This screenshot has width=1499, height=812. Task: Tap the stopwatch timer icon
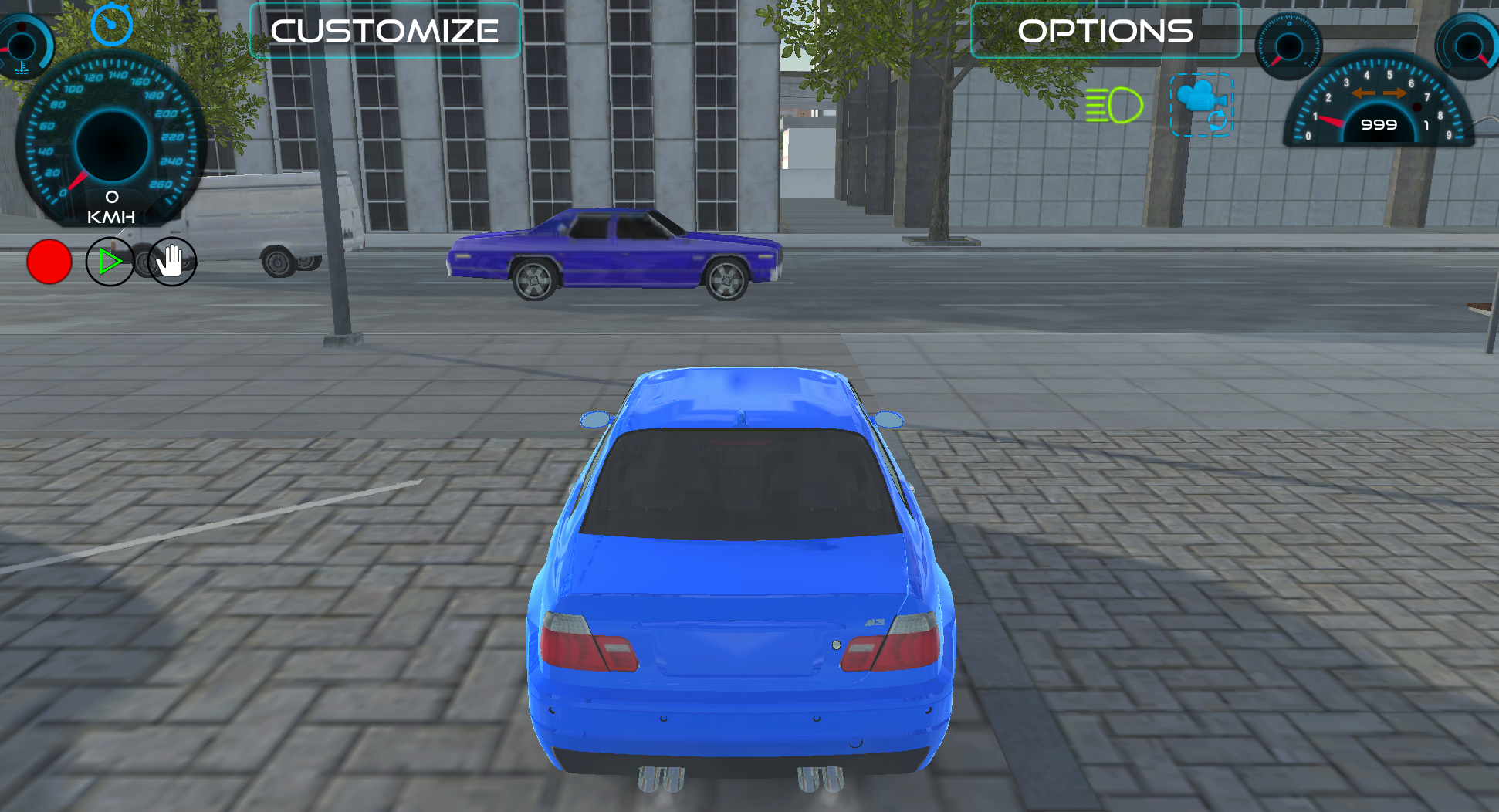113,25
